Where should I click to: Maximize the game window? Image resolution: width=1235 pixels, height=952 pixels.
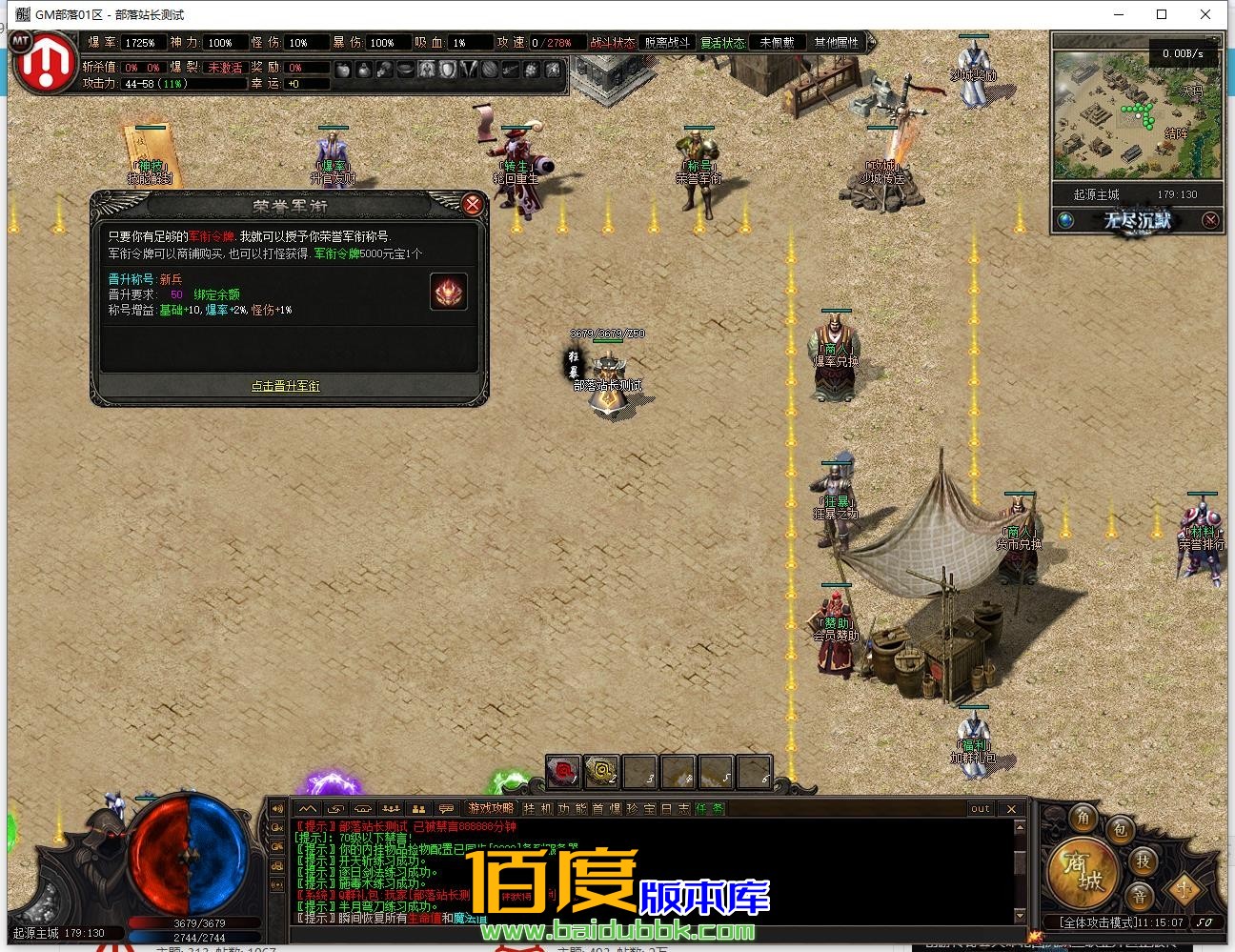(x=1162, y=14)
